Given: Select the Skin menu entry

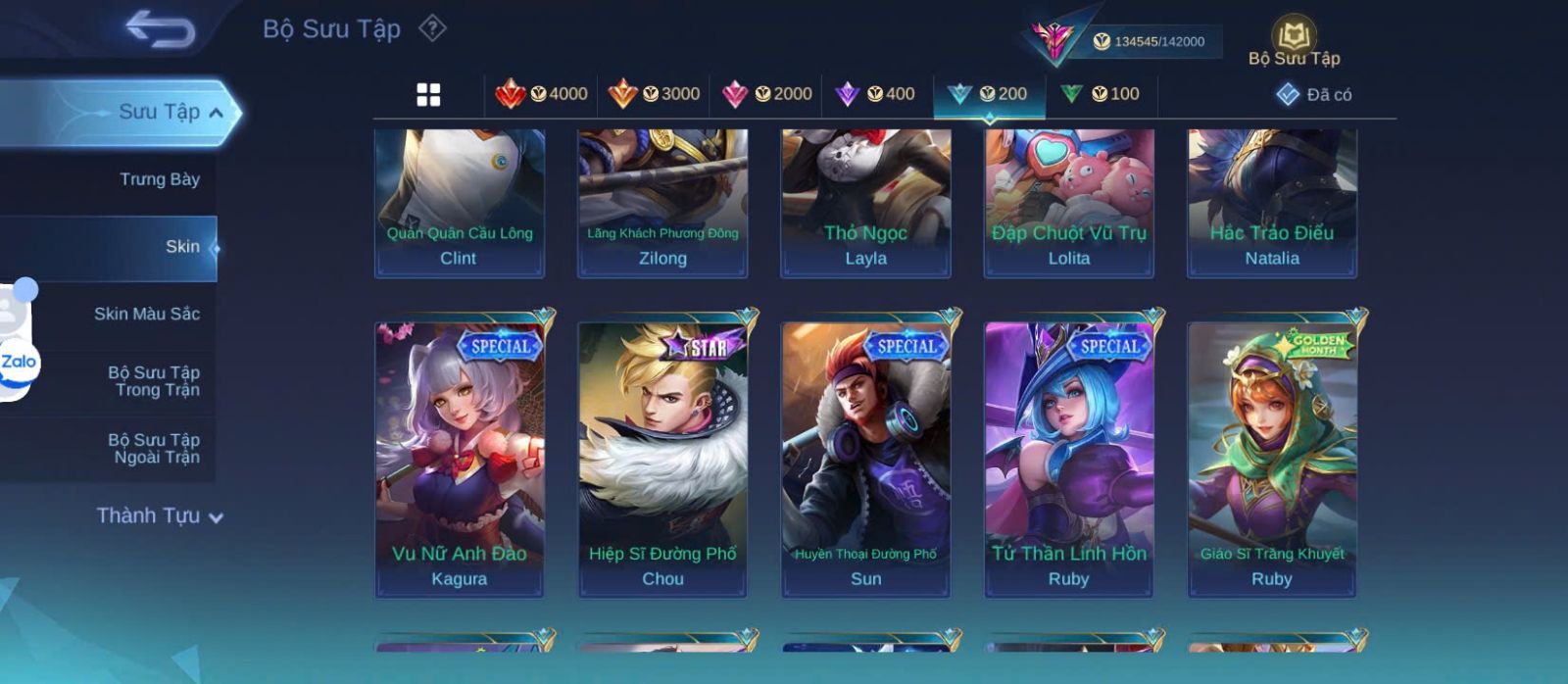Looking at the screenshot, I should tap(182, 247).
